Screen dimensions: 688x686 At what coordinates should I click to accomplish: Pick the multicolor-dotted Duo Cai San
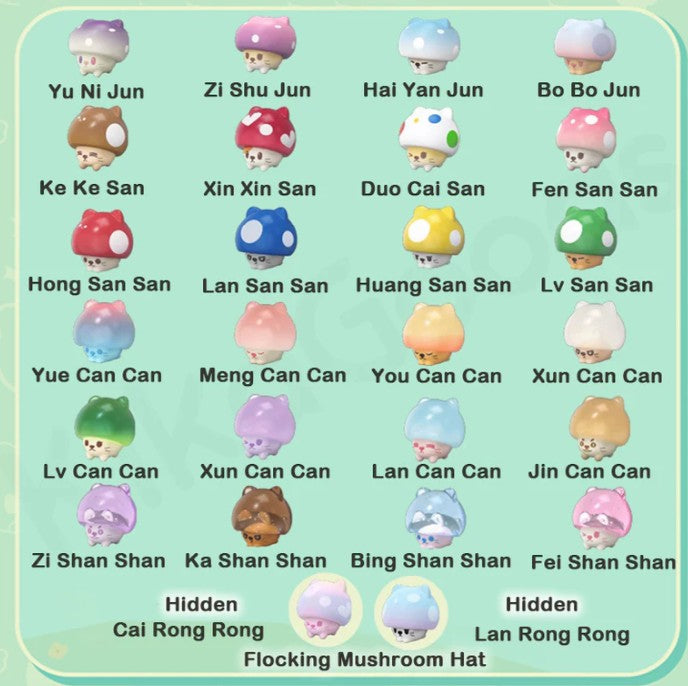(429, 139)
